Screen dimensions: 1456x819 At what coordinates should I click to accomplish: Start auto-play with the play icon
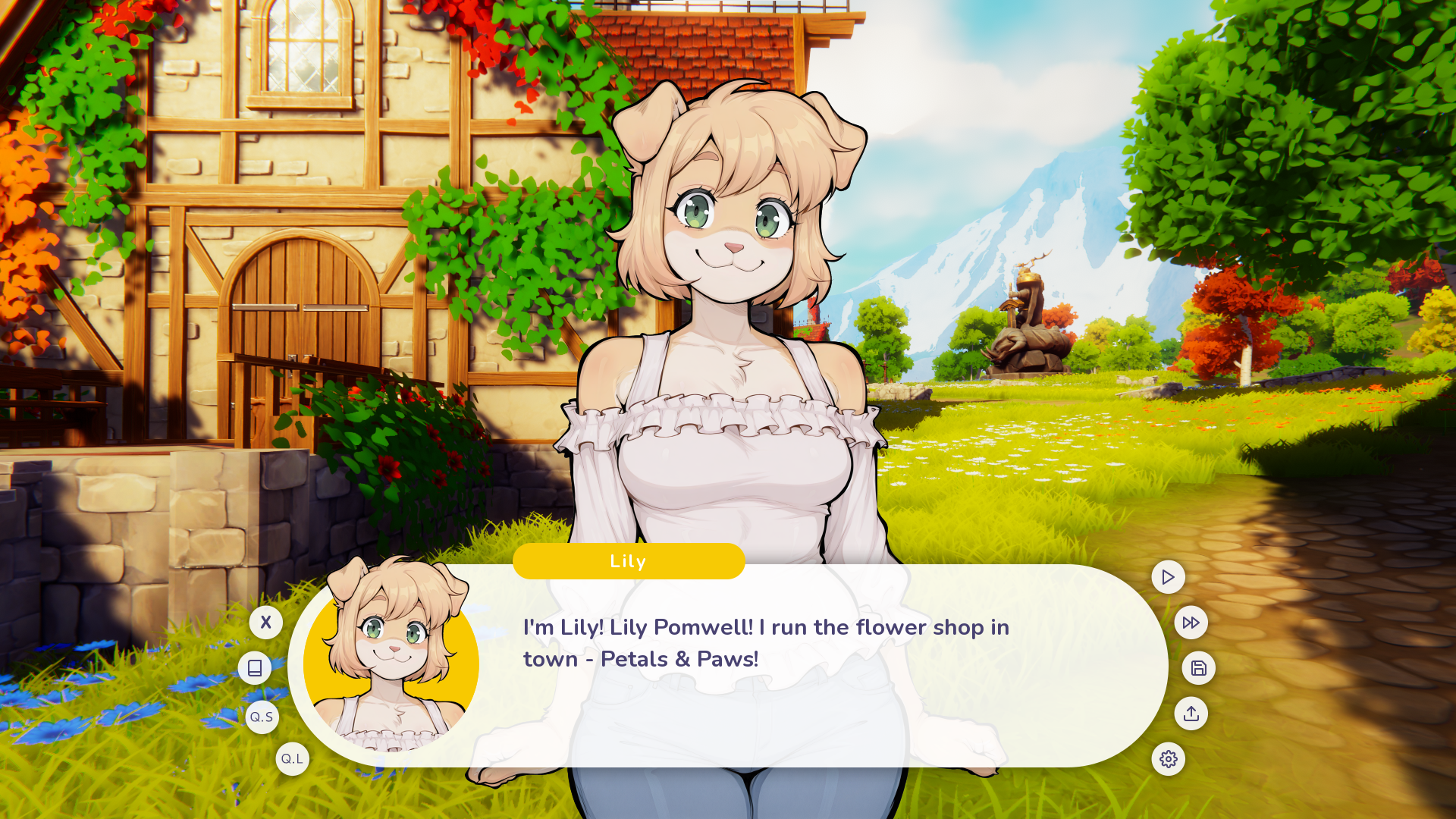pyautogui.click(x=1169, y=576)
